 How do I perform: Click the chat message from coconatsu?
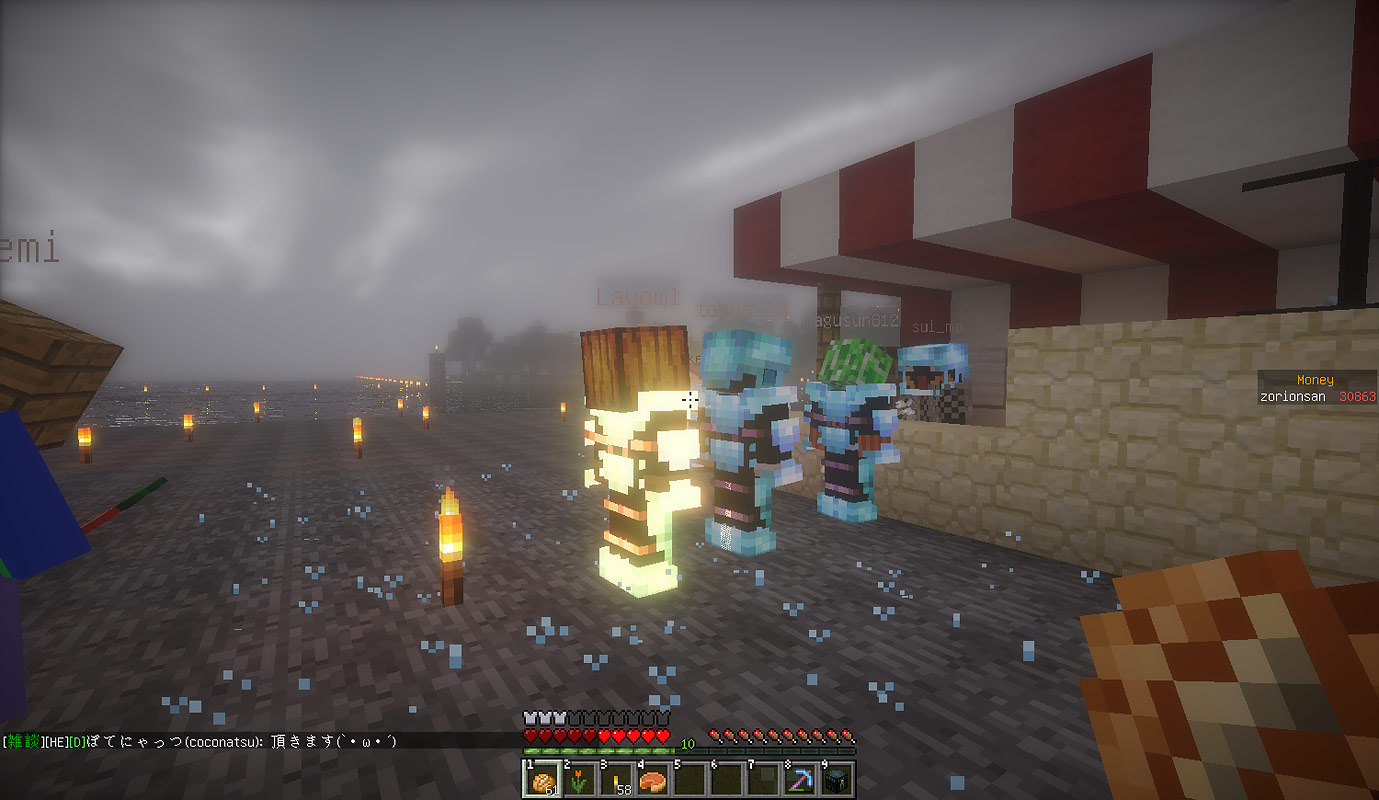(x=200, y=741)
